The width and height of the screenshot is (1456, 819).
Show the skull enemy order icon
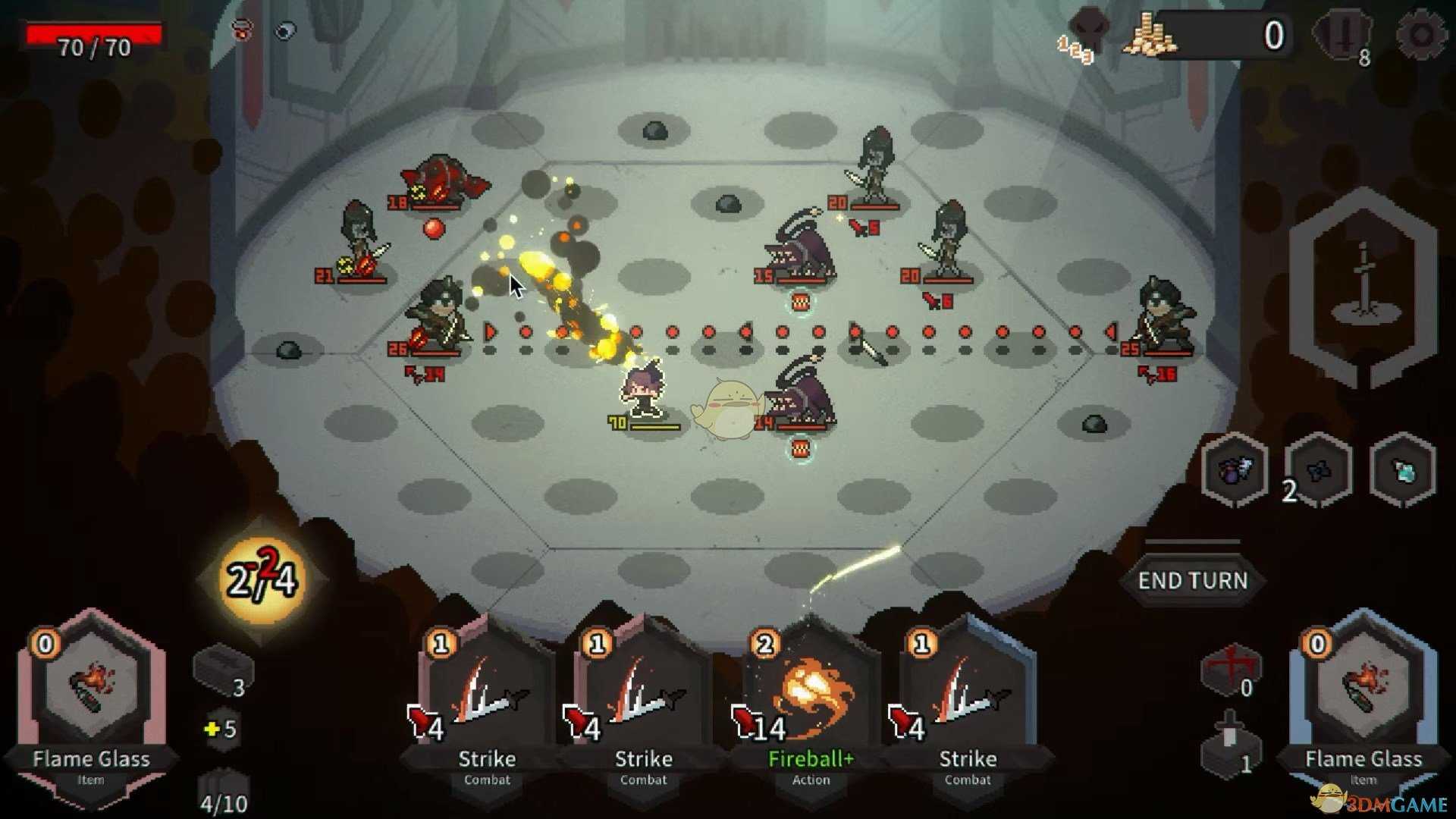1087,32
